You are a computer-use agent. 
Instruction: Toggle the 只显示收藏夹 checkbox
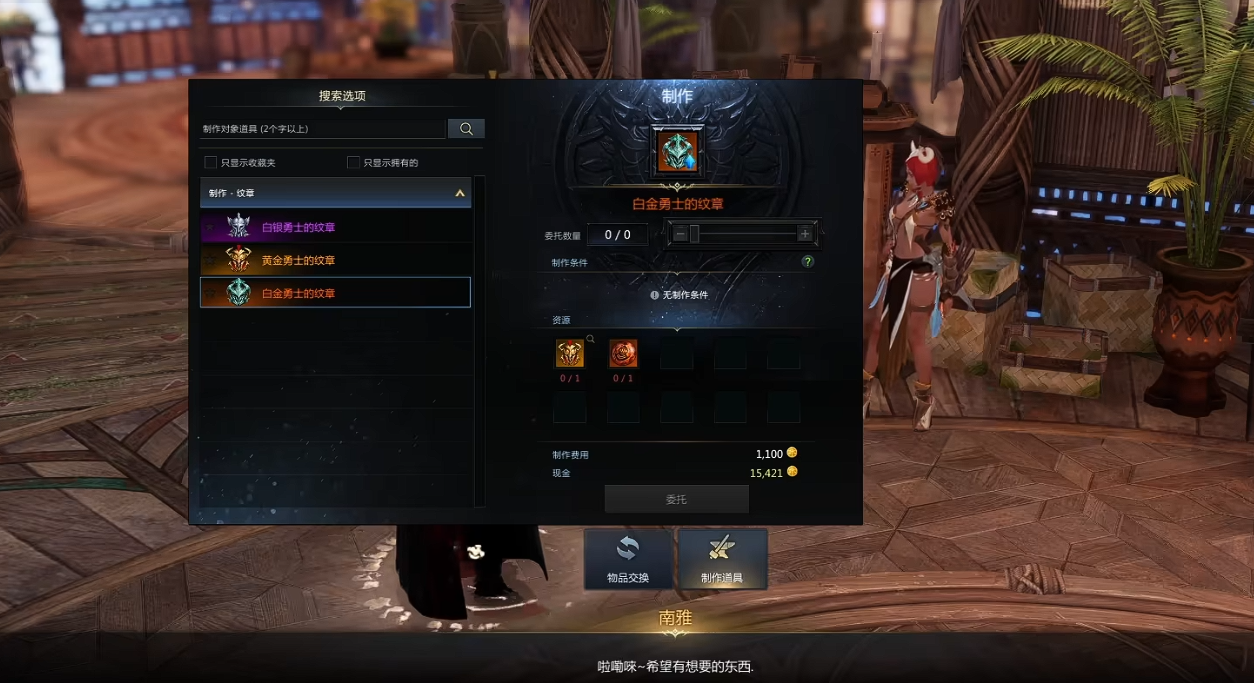(211, 162)
